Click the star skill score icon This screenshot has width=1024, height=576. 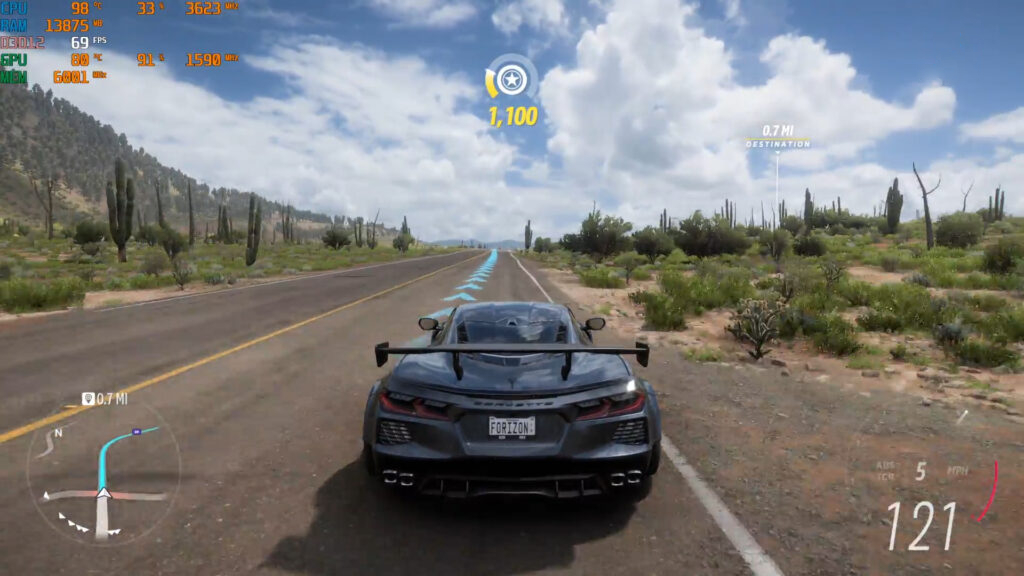[x=512, y=79]
